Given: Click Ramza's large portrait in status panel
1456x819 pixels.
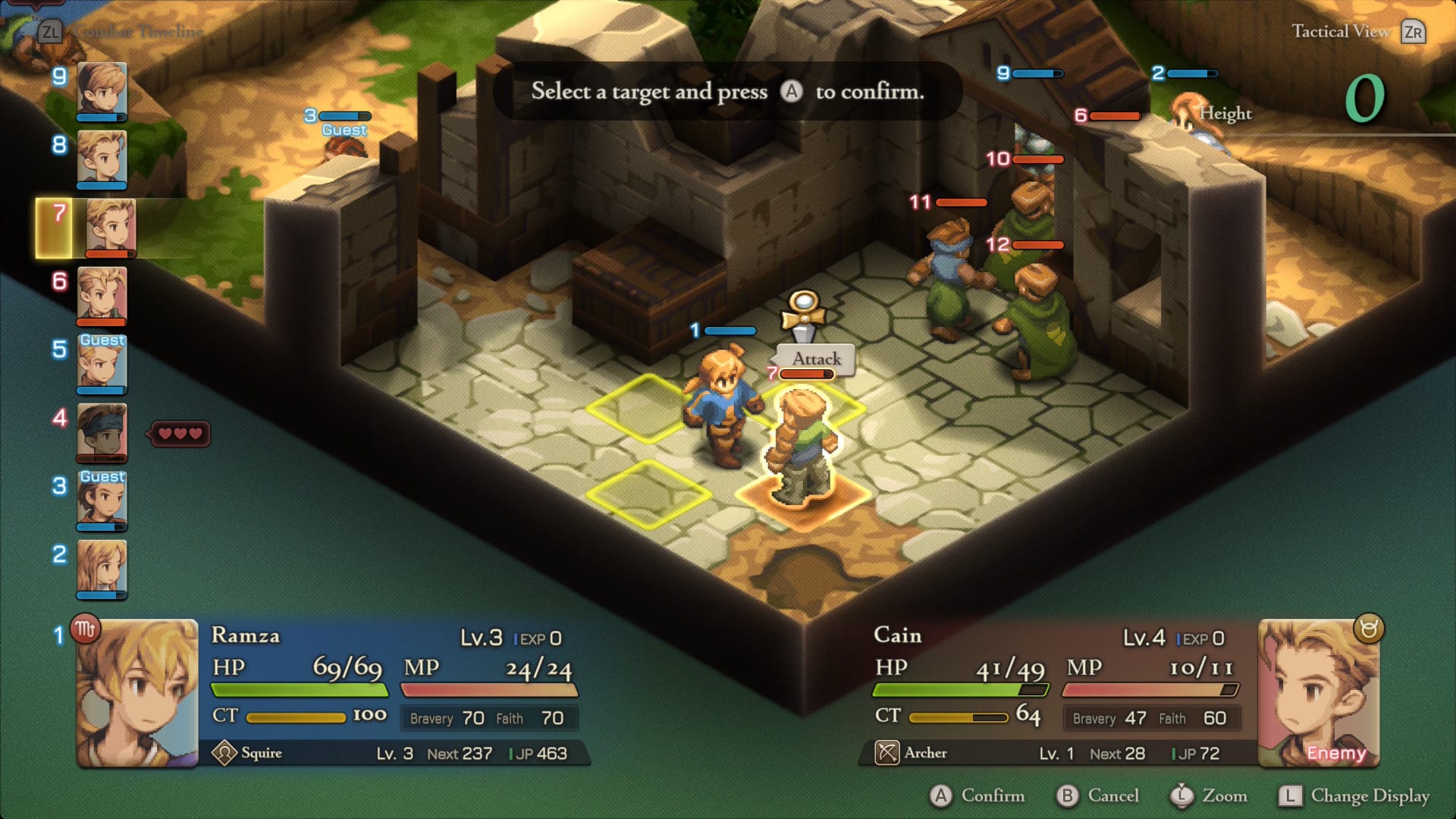Looking at the screenshot, I should coord(137,692).
